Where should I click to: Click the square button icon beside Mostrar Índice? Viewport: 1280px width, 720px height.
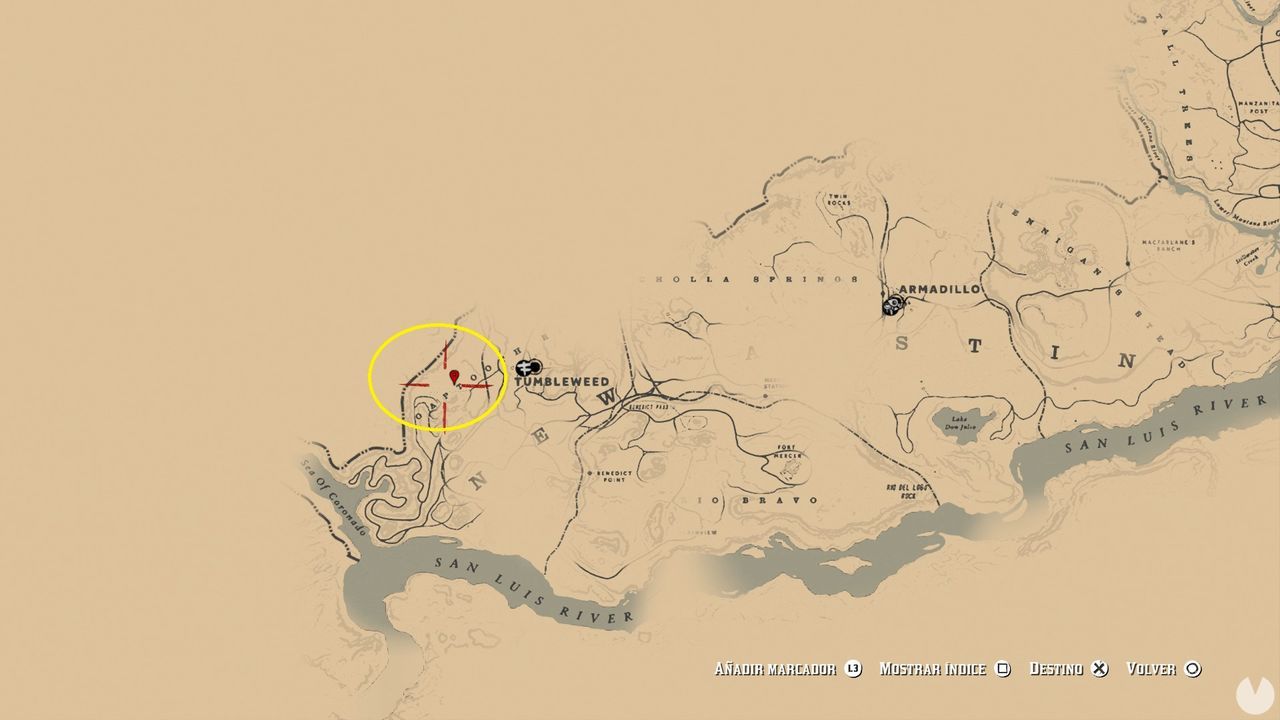tap(1004, 669)
